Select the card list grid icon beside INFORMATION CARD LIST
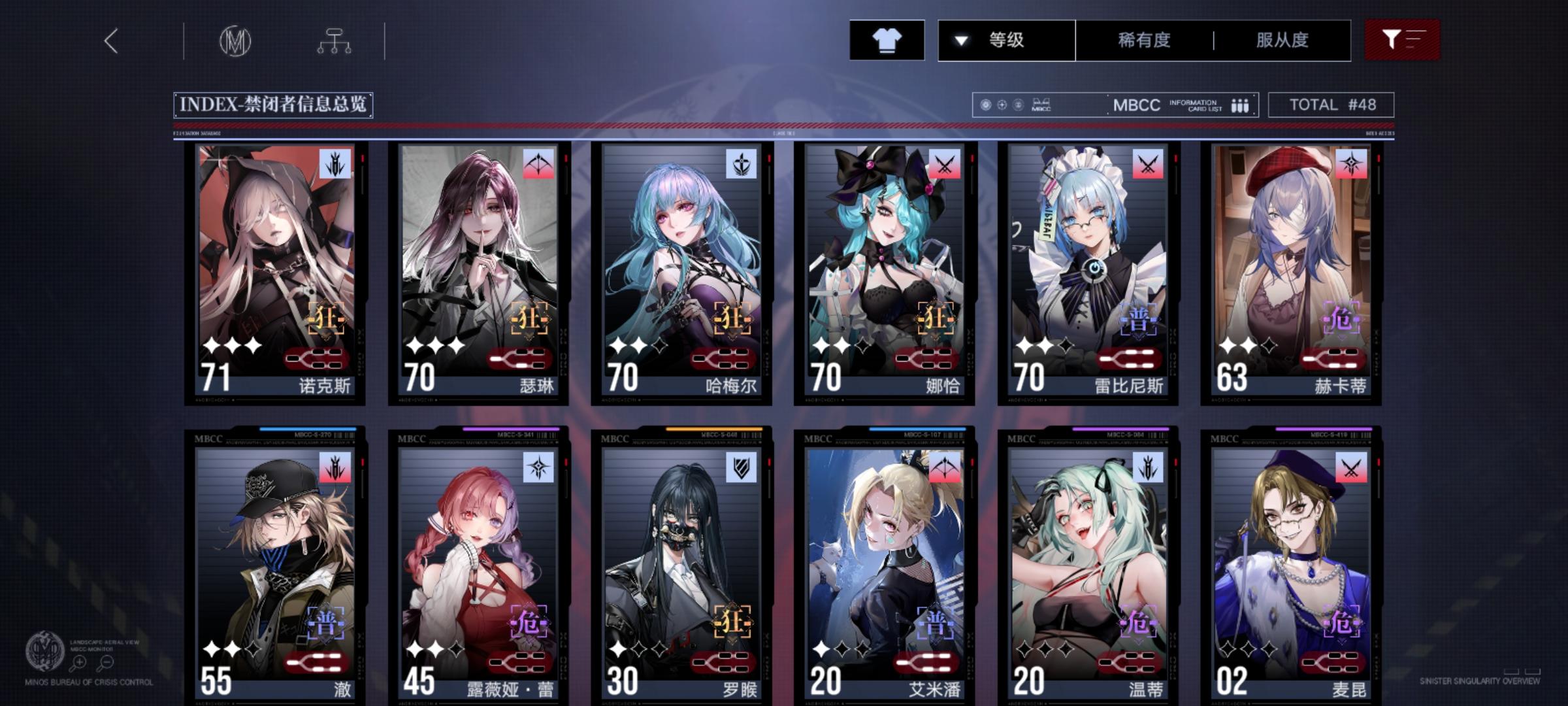1568x706 pixels. (1240, 104)
